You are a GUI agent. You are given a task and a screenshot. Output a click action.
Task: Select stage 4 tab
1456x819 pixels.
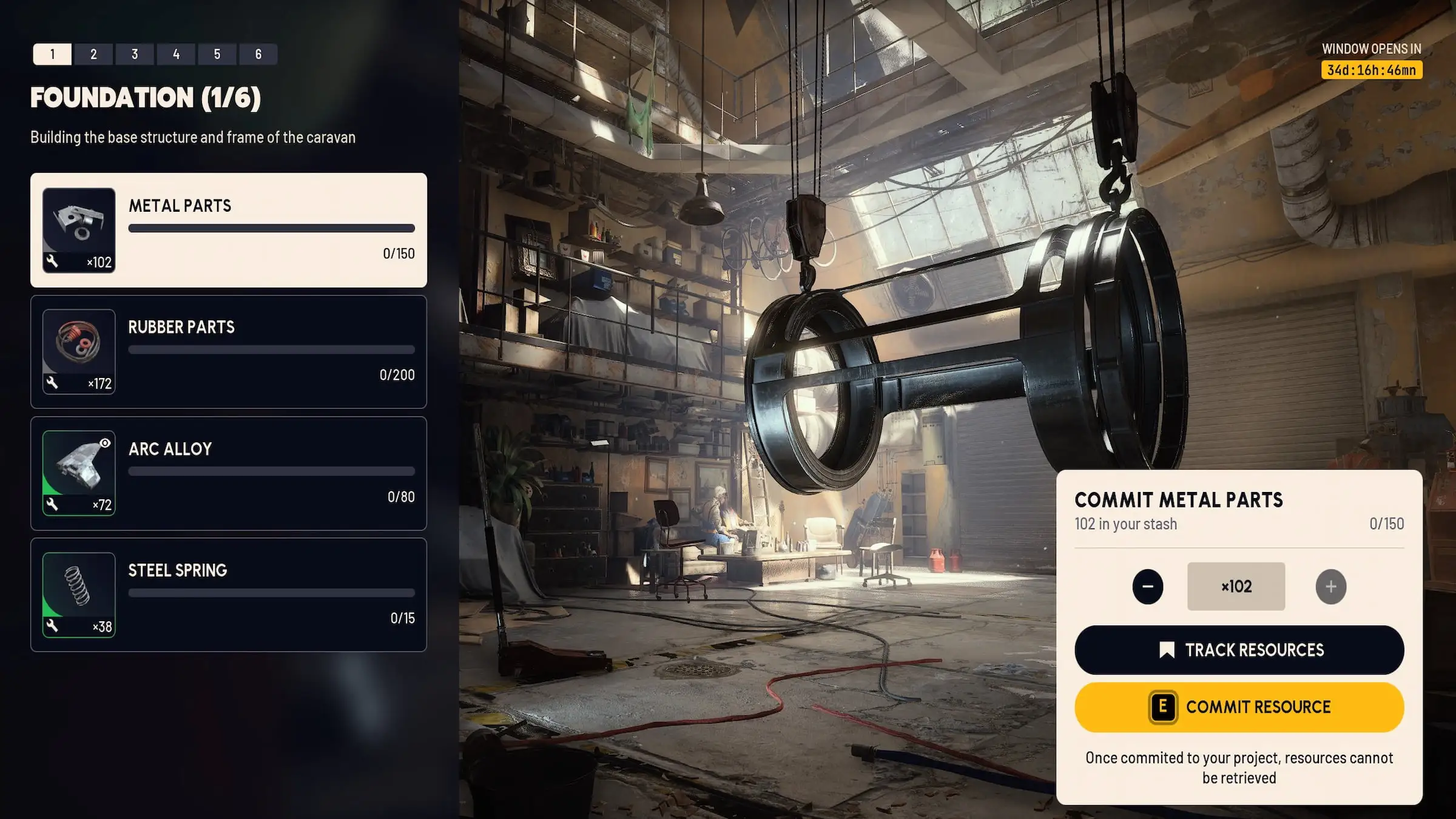click(x=176, y=54)
